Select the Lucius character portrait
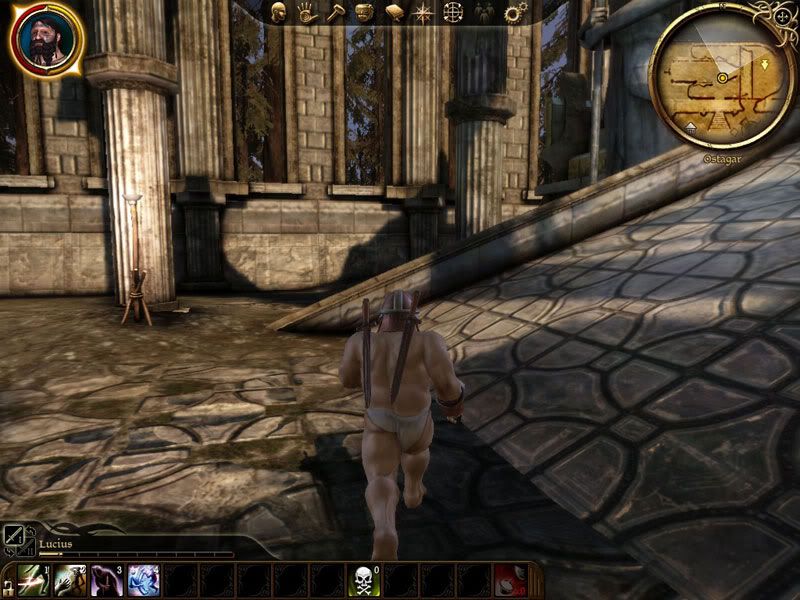Screen dimensions: 800x600 46,39
